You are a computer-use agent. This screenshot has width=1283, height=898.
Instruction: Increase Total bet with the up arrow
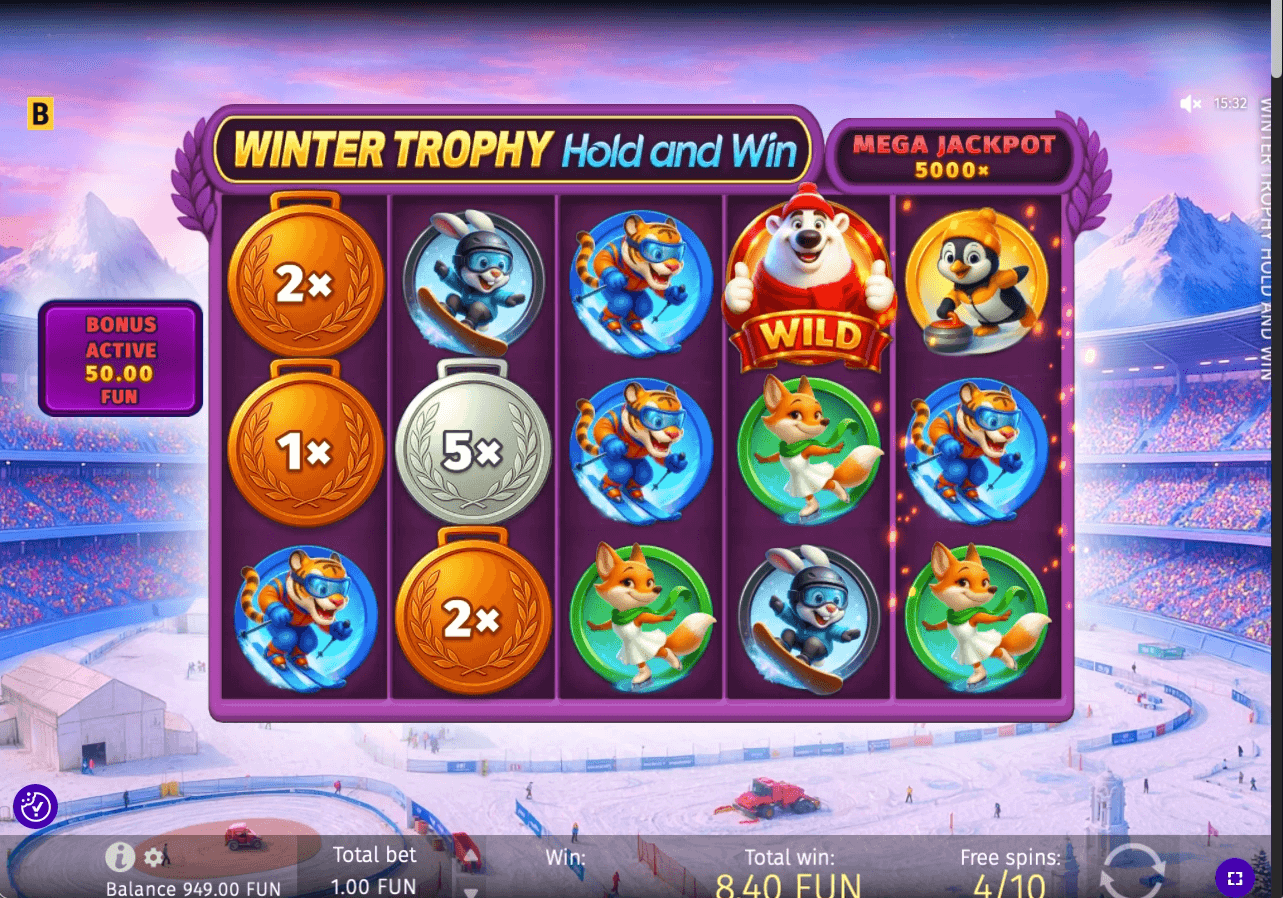click(470, 856)
